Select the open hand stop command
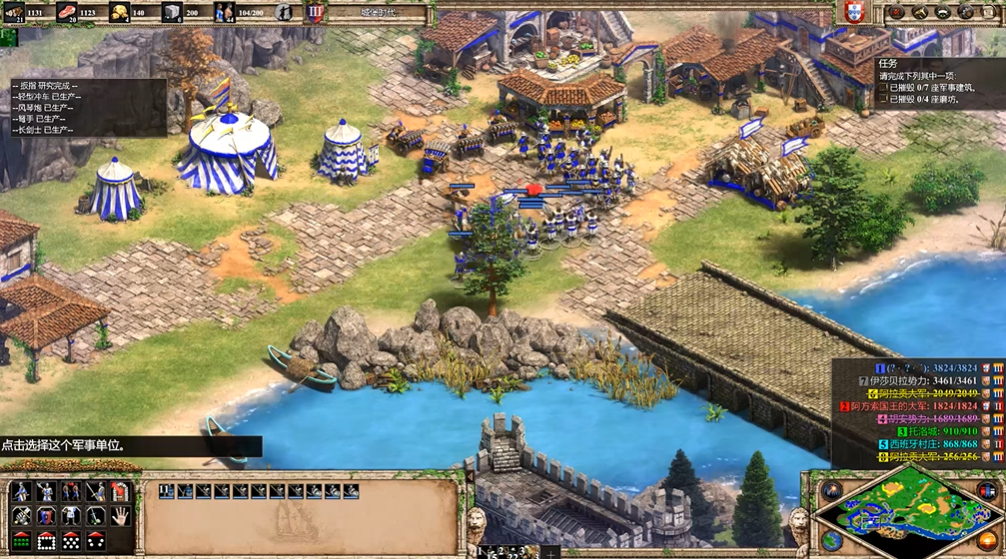 [x=120, y=516]
